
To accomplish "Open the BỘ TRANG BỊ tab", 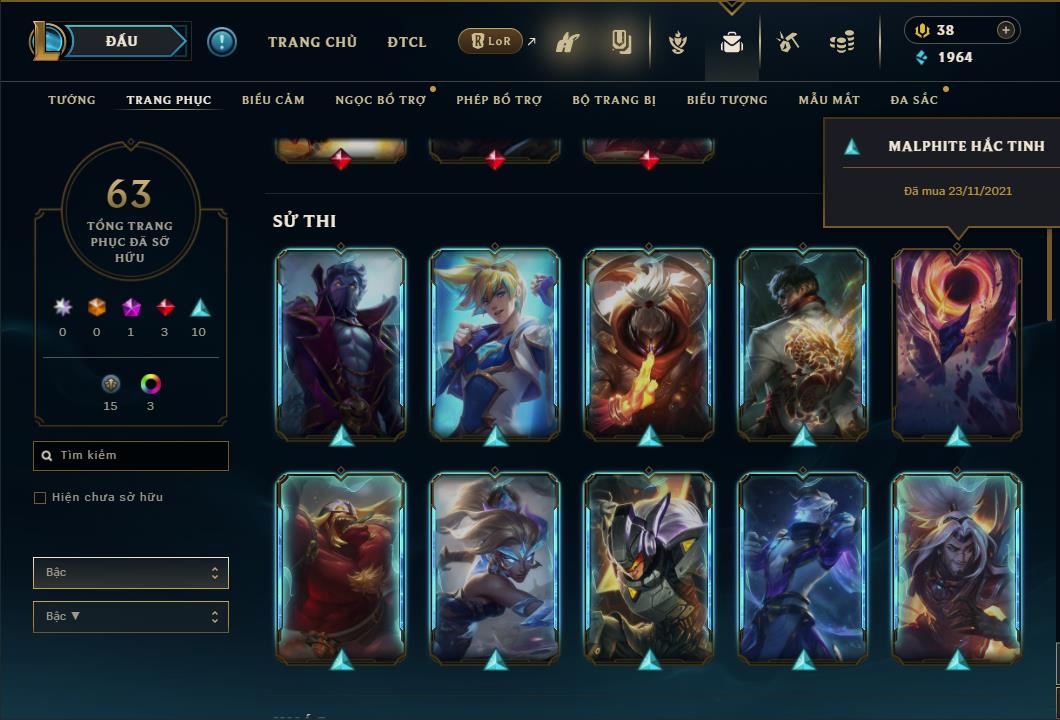I will pyautogui.click(x=614, y=100).
